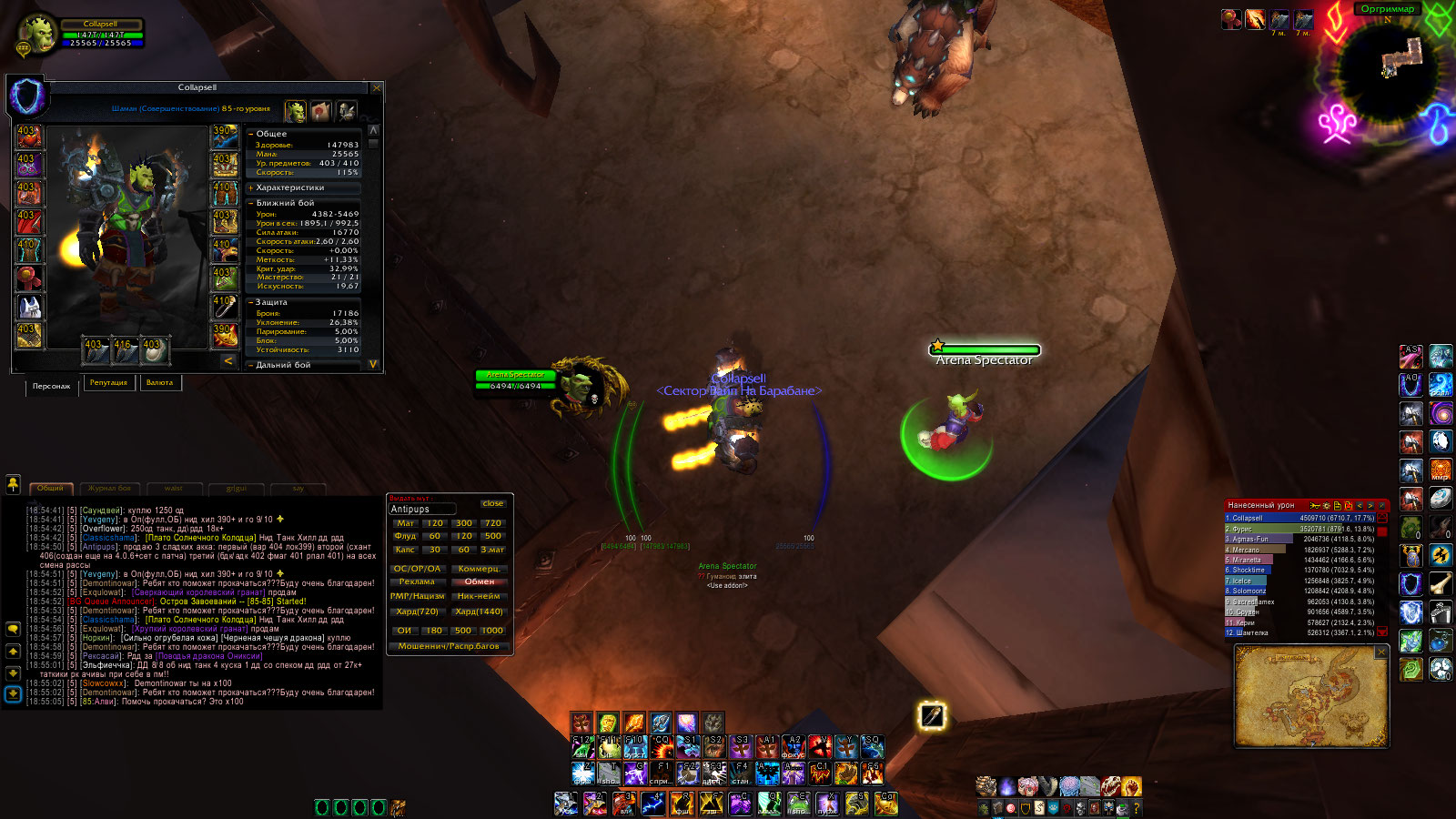This screenshot has height=819, width=1456.
Task: Select the Хард(1440) mute option
Action: pyautogui.click(x=480, y=612)
